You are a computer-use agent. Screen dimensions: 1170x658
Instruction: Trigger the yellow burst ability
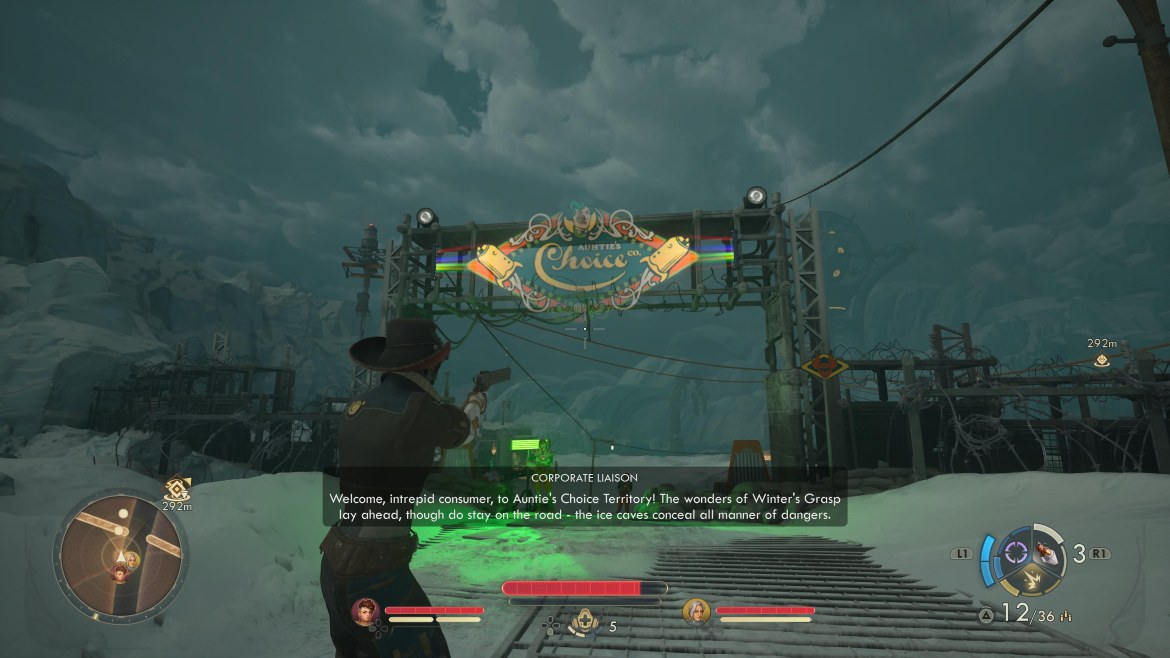click(x=1032, y=578)
